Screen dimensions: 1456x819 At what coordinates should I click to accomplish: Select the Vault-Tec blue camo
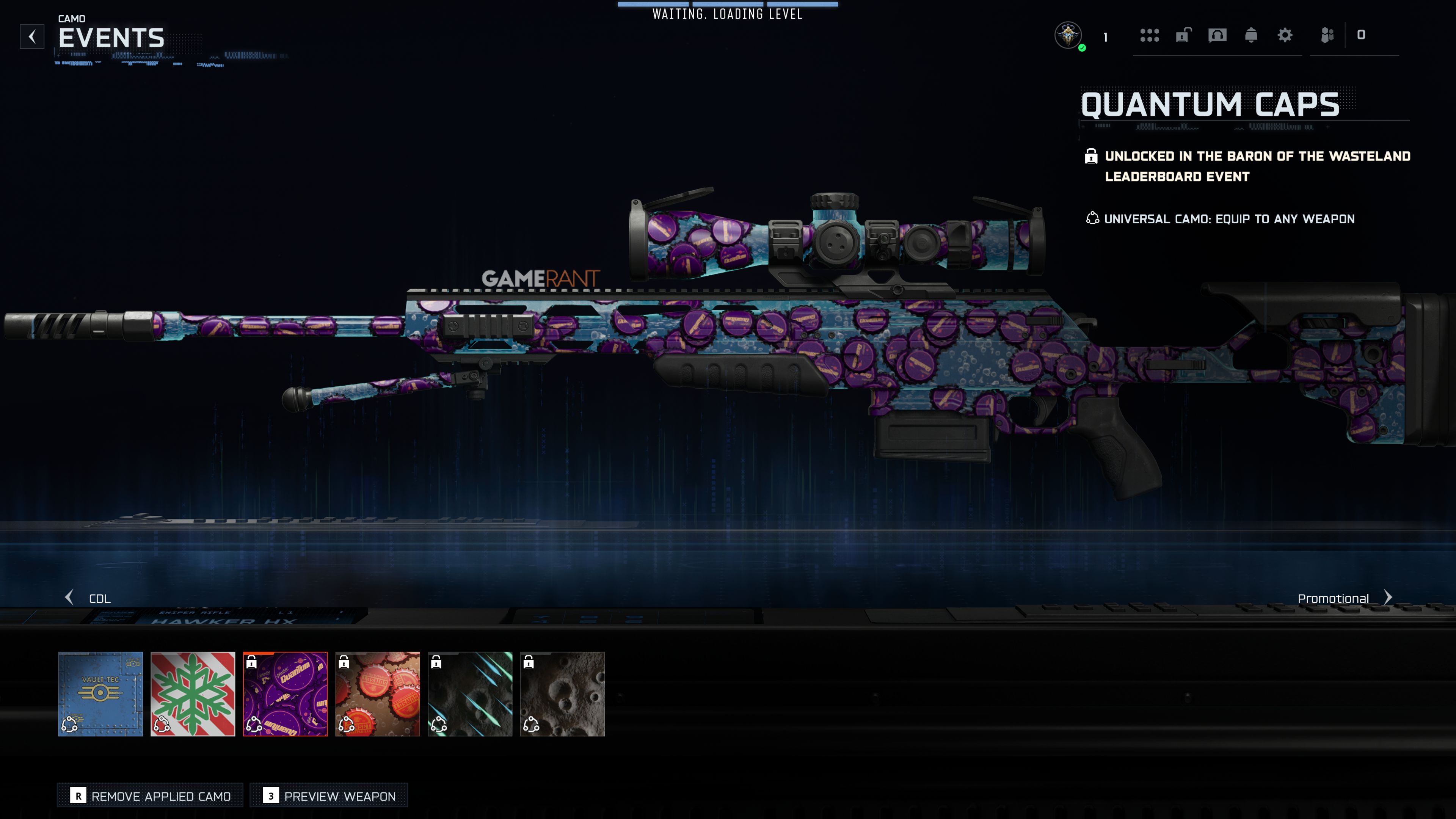(x=100, y=693)
